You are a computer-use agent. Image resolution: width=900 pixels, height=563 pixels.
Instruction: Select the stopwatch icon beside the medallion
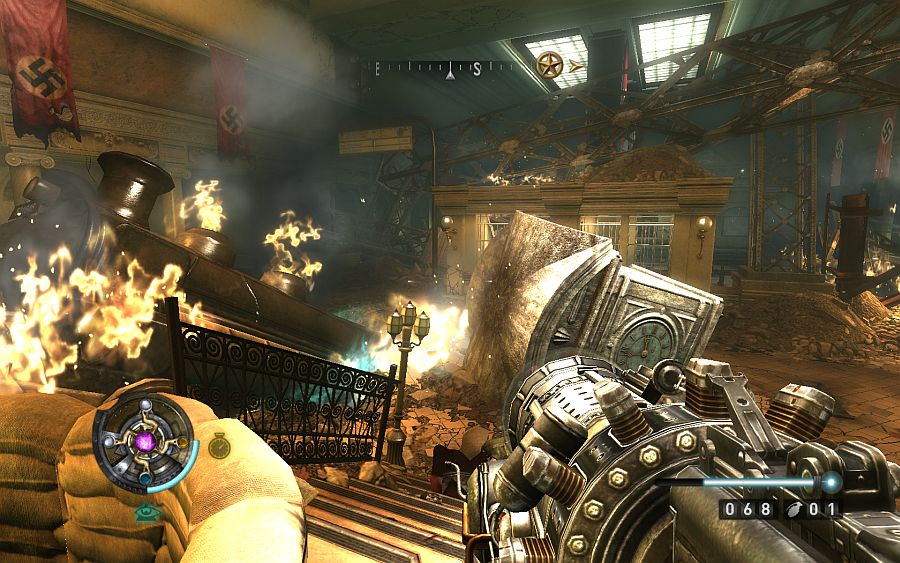pyautogui.click(x=220, y=446)
